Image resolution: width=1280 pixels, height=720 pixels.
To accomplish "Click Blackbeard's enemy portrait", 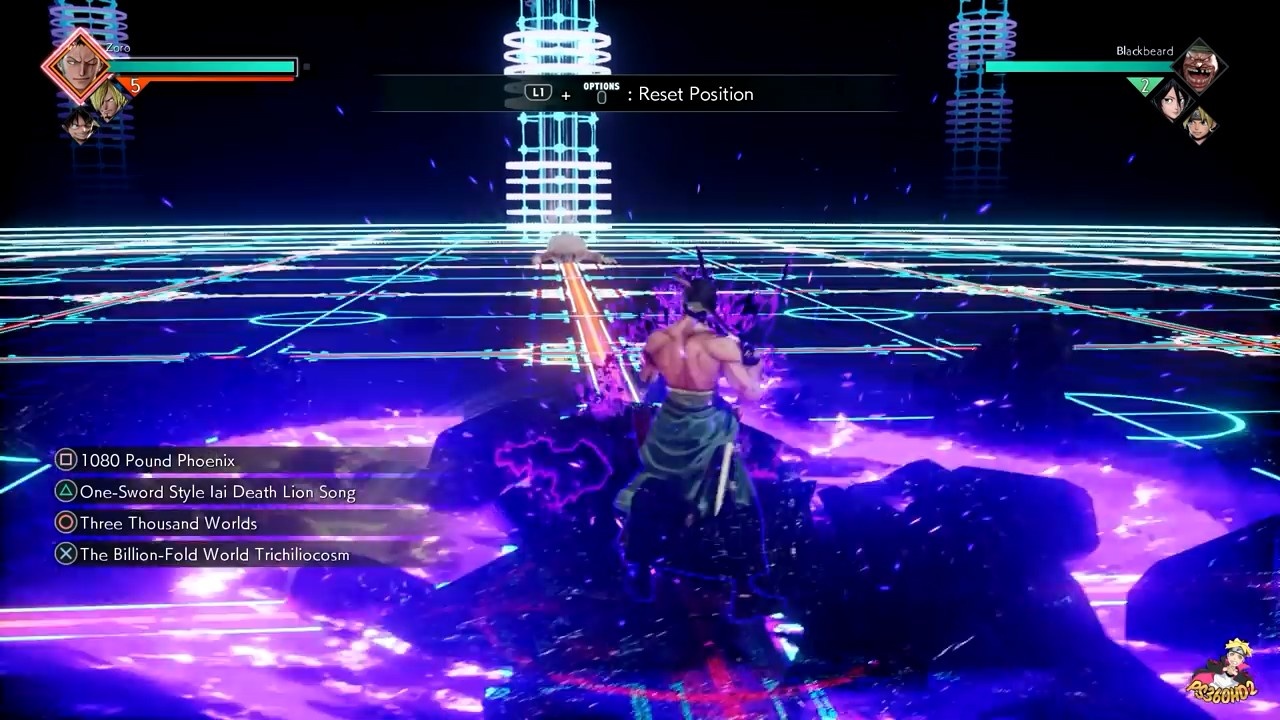I will point(1199,67).
